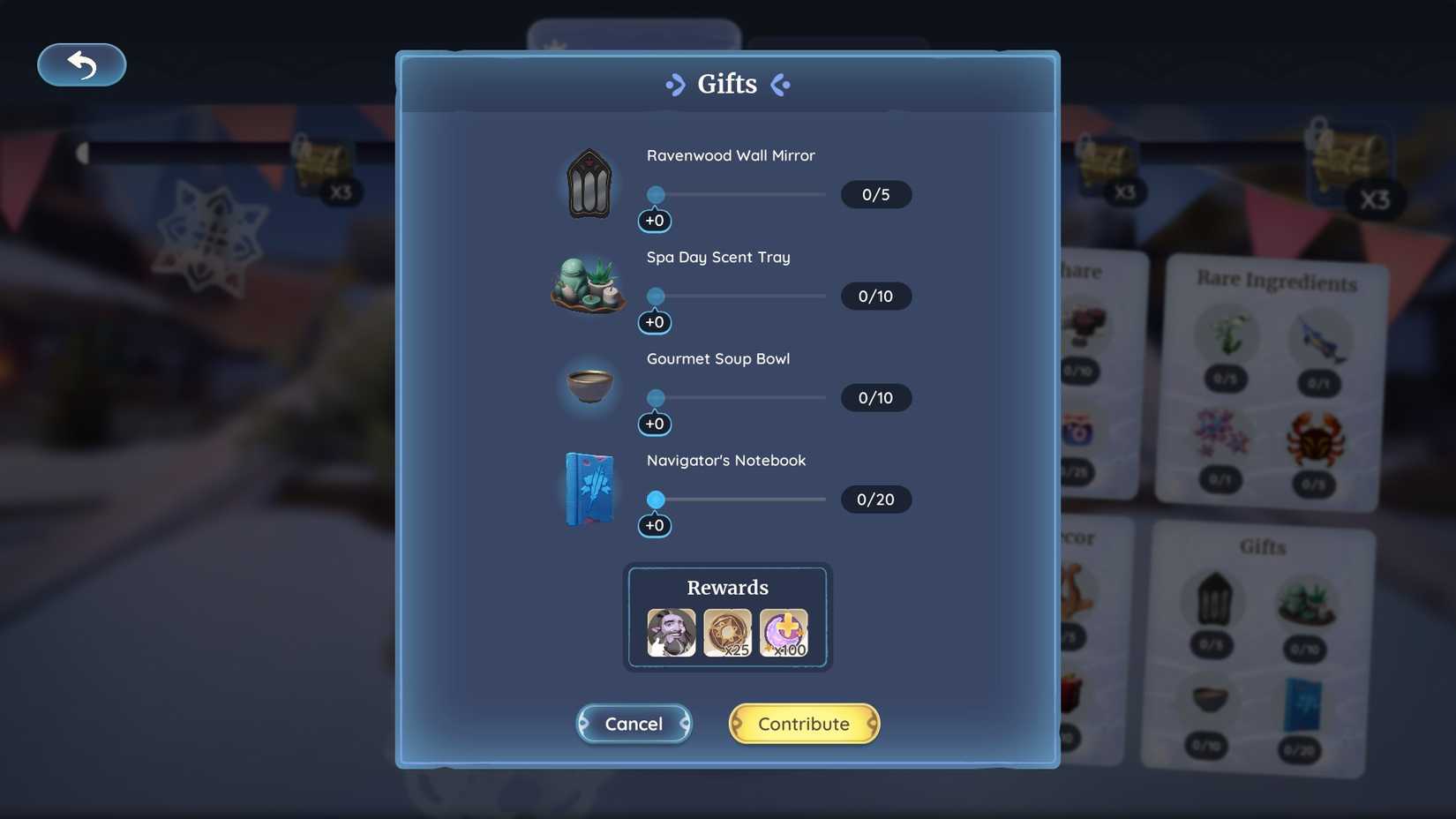Click the Ravenwood Wall Mirror slider handle
Screen dimensions: 1456x819
pos(655,194)
